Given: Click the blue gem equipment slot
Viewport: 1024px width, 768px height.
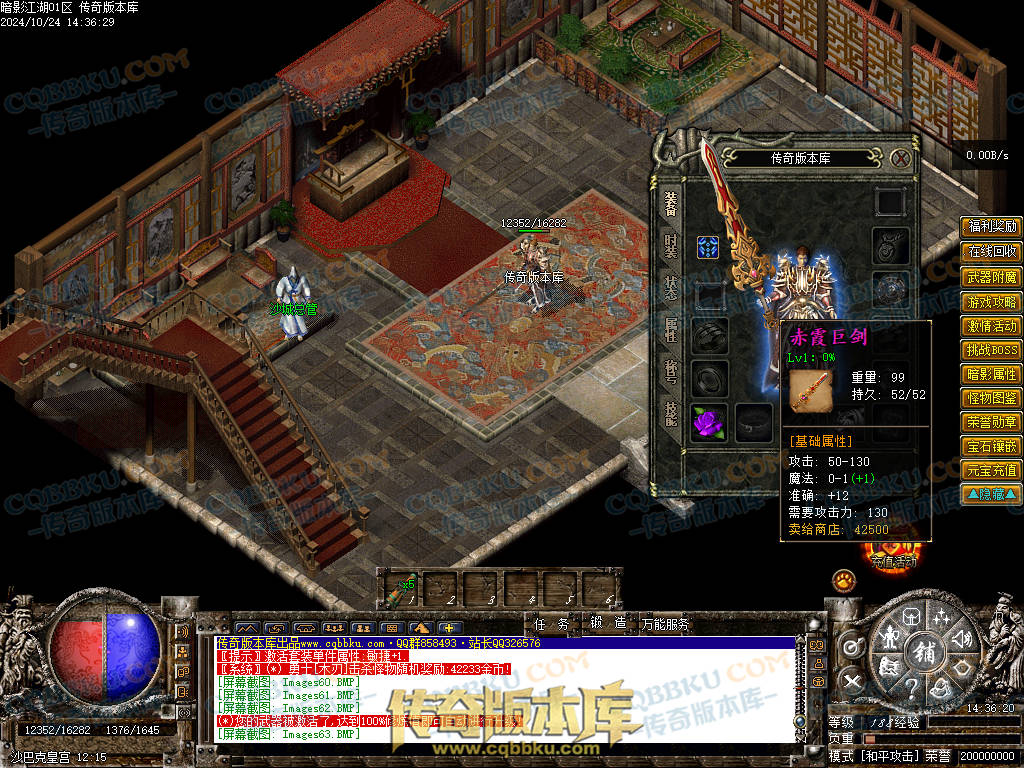Looking at the screenshot, I should coord(709,248).
